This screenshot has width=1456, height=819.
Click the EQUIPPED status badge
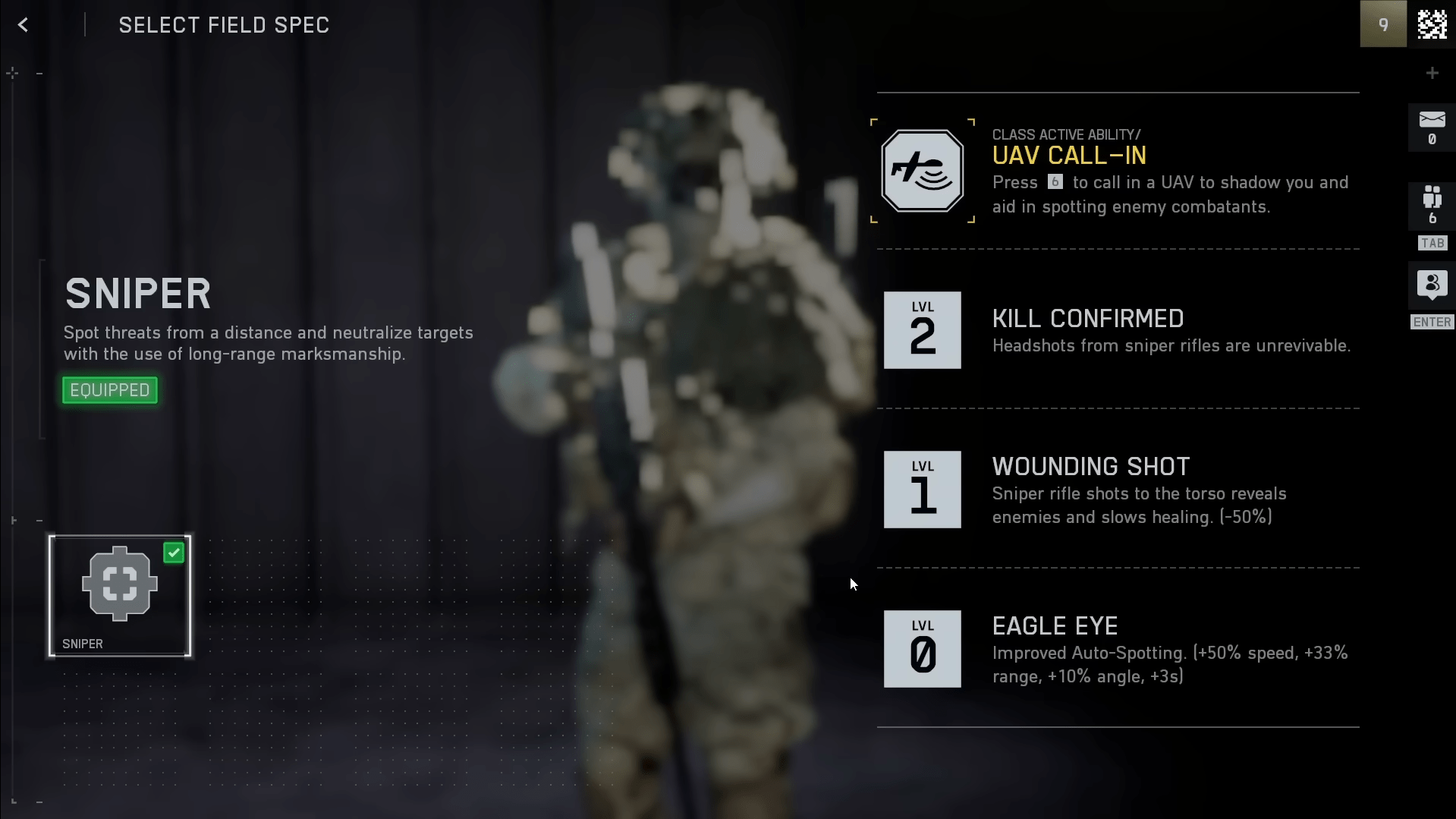(x=108, y=389)
